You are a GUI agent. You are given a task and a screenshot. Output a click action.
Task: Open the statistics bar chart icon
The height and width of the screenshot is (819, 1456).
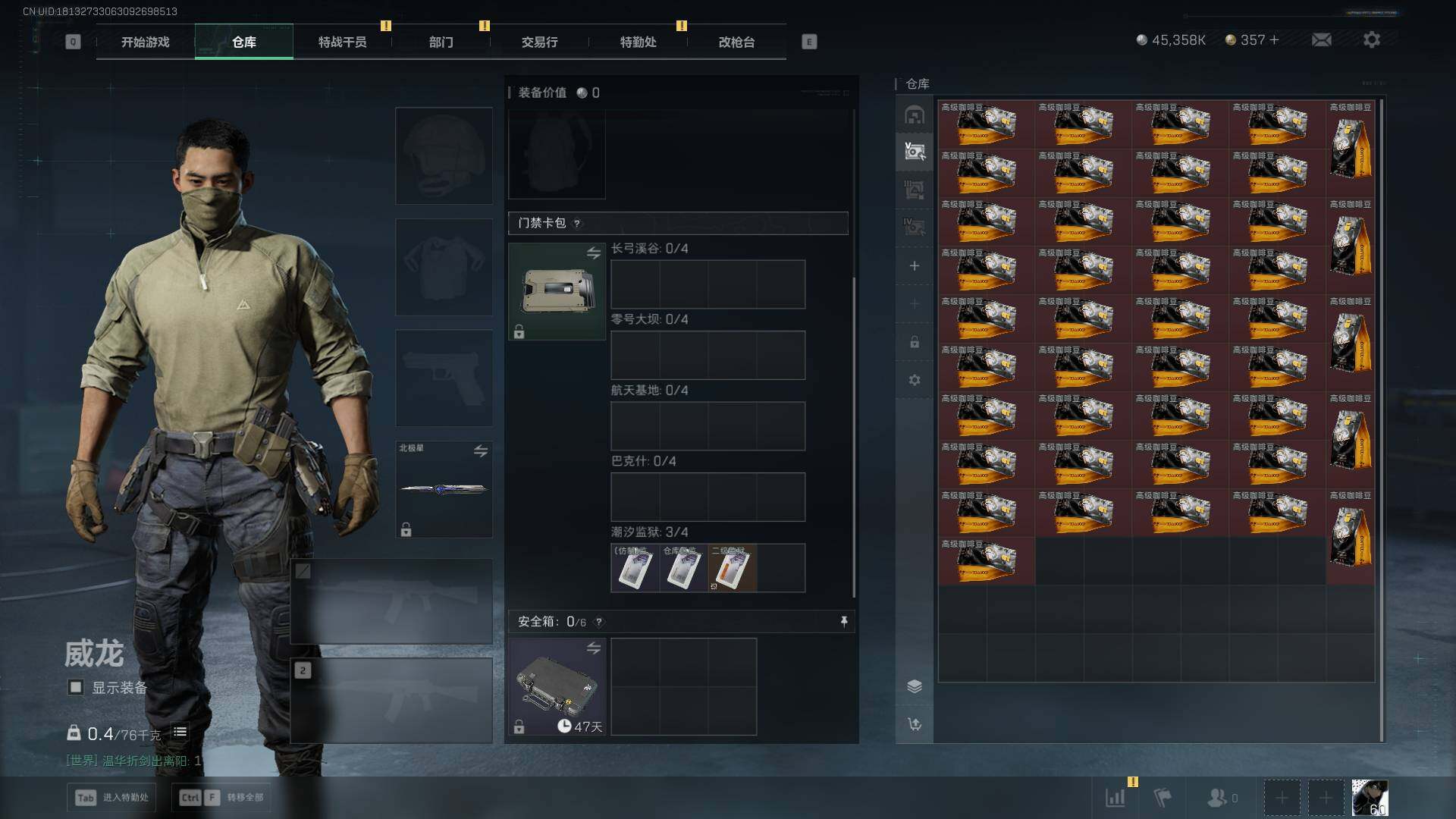1116,797
